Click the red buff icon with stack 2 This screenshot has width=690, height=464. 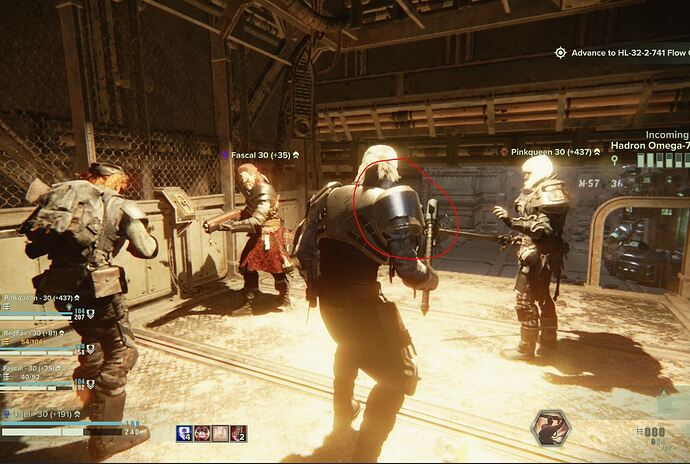pyautogui.click(x=238, y=433)
